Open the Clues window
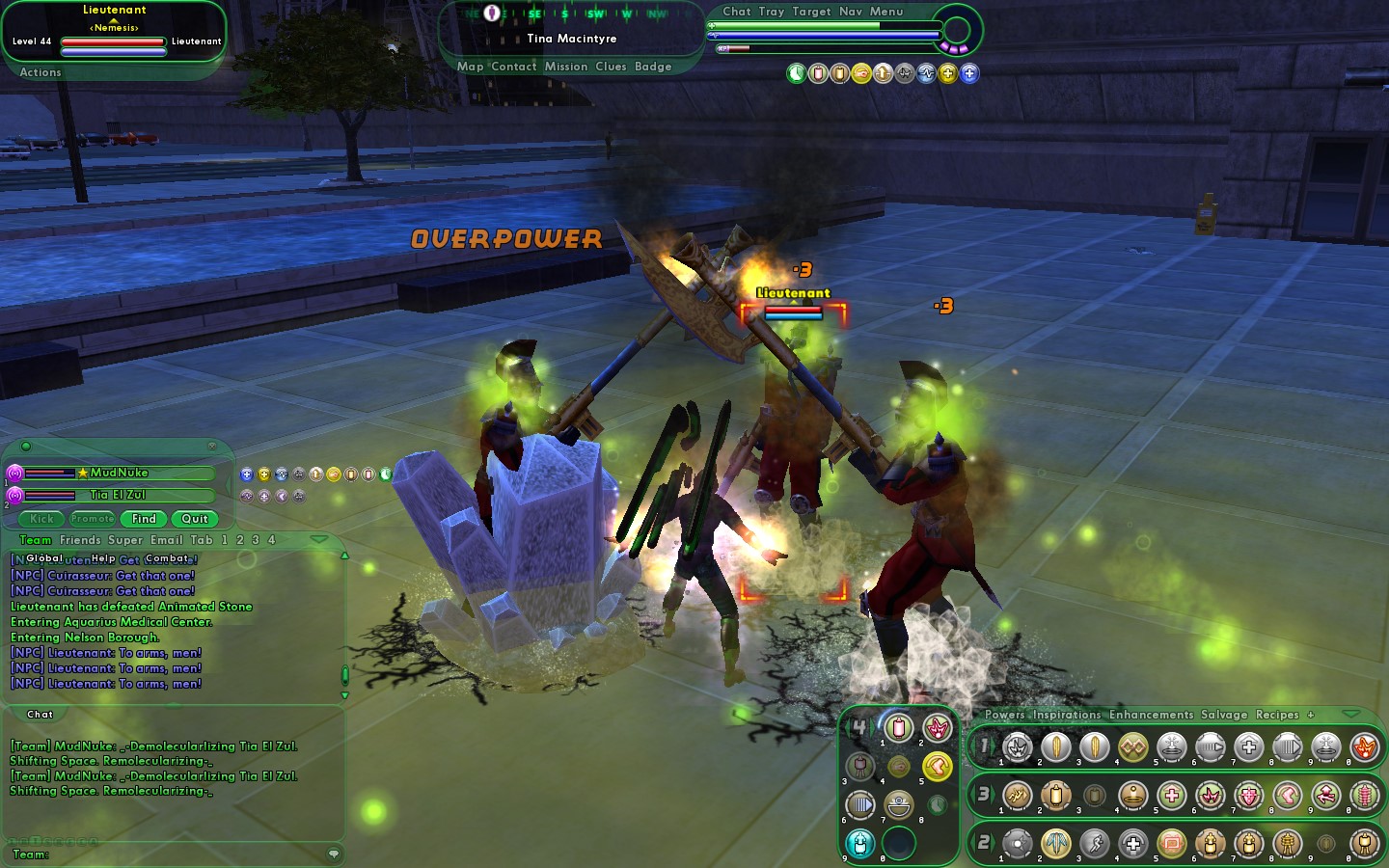Screen dimensions: 1389x868 [611, 67]
